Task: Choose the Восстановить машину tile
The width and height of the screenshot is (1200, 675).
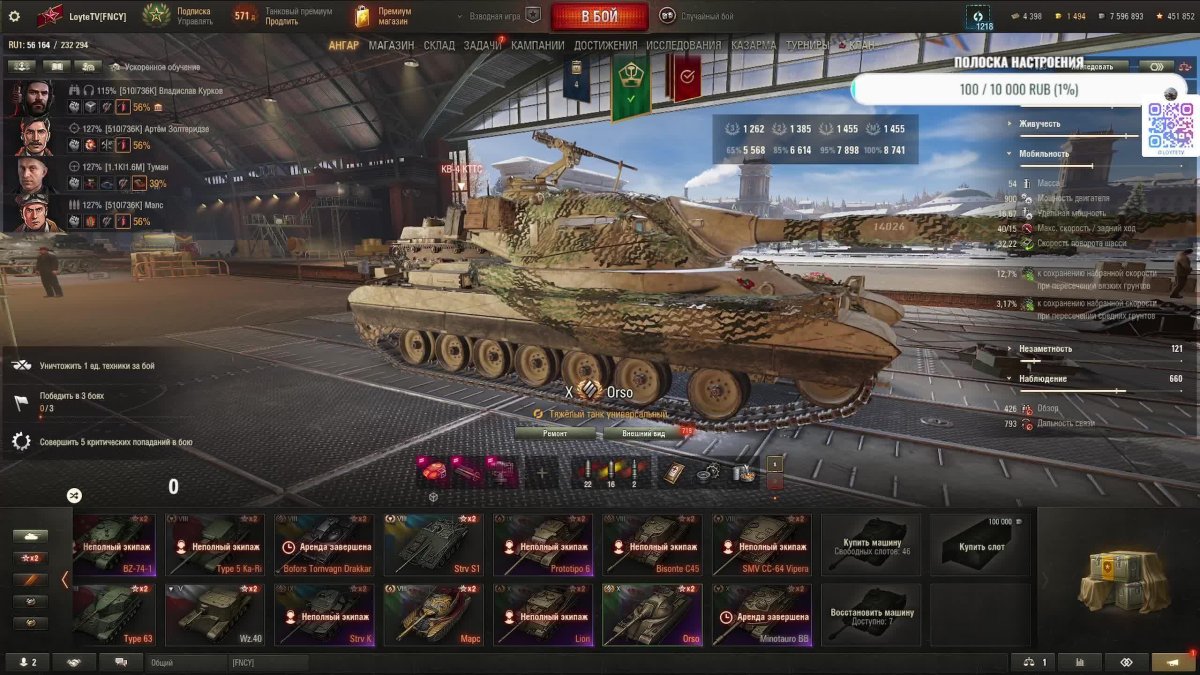Action: click(871, 615)
